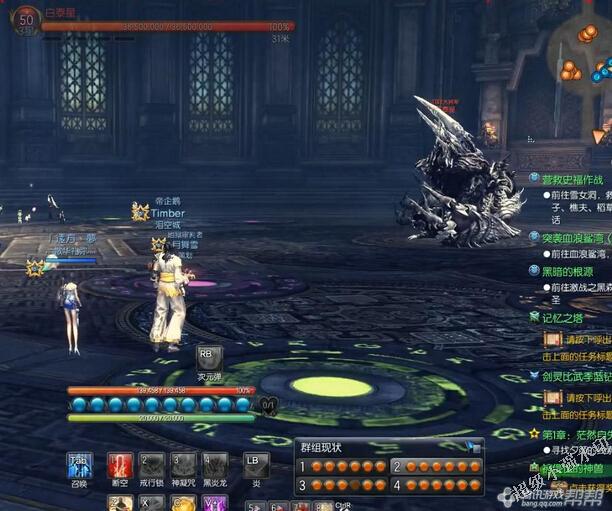Cast the 神凝咒 skill

183,465
